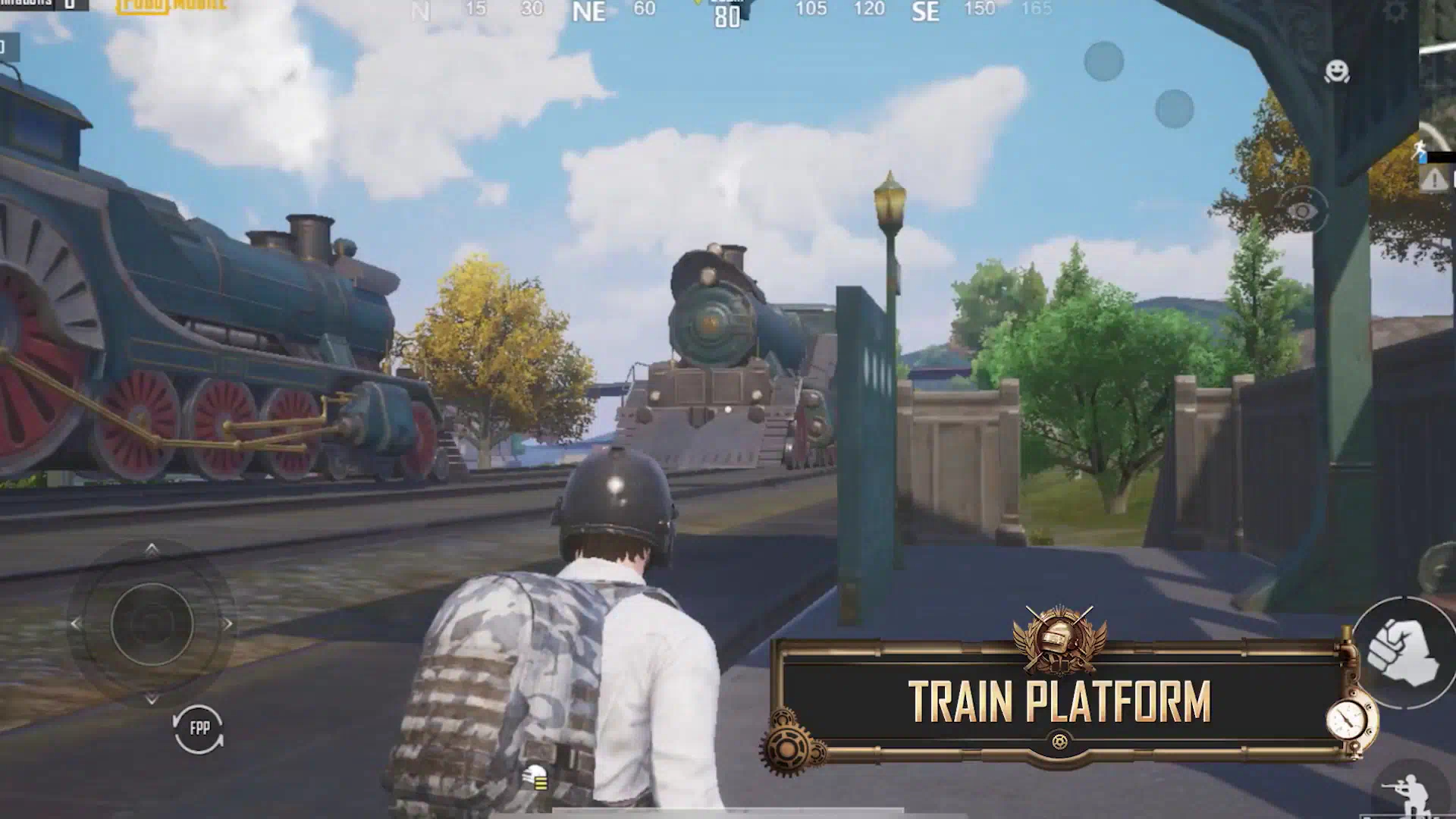Viewport: 1456px width, 819px height.
Task: Click the center of the movement joystick
Action: click(x=152, y=623)
